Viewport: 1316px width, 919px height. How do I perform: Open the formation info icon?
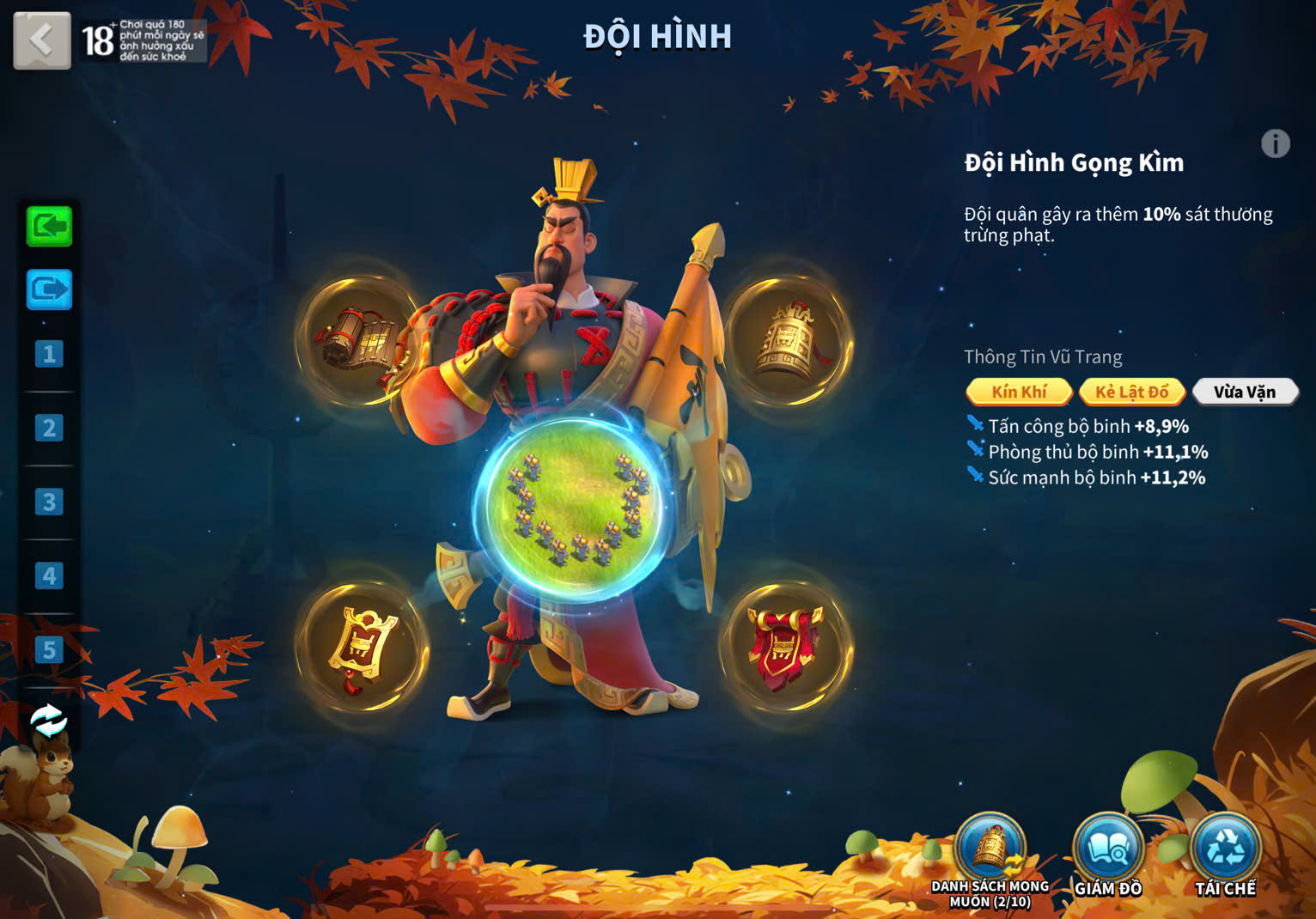coord(1275,143)
